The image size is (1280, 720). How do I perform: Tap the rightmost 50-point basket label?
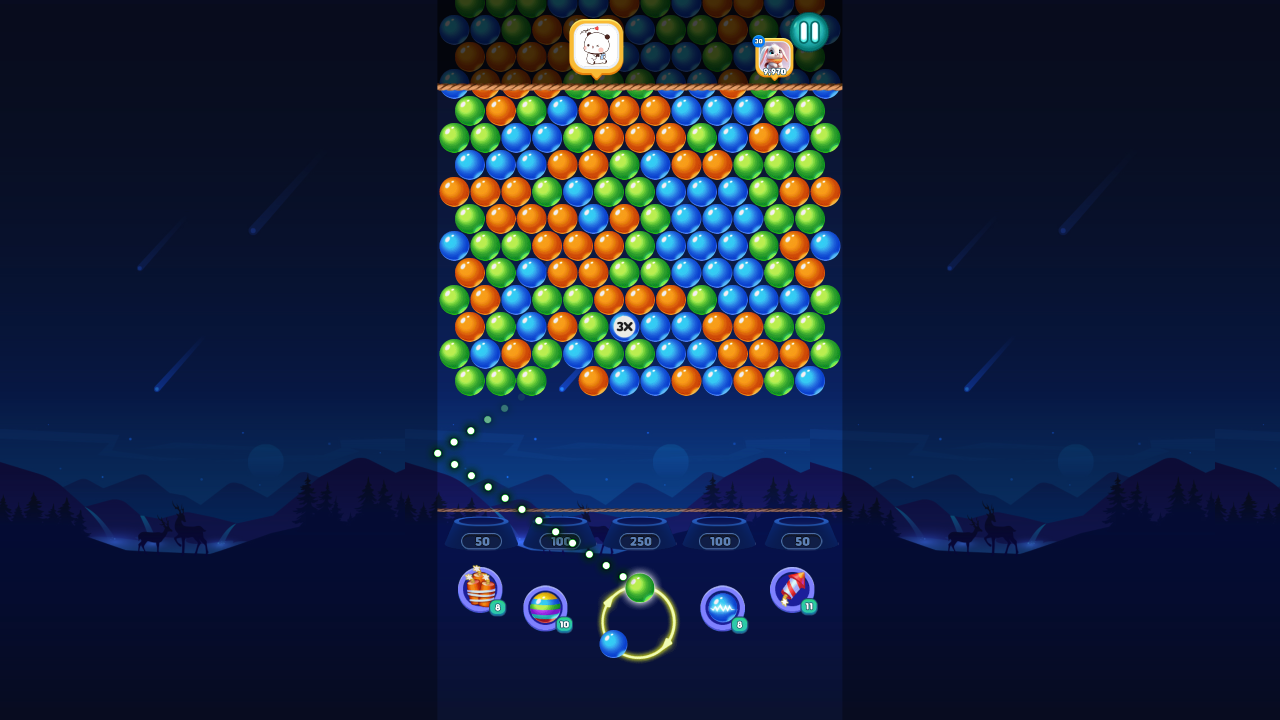(801, 540)
